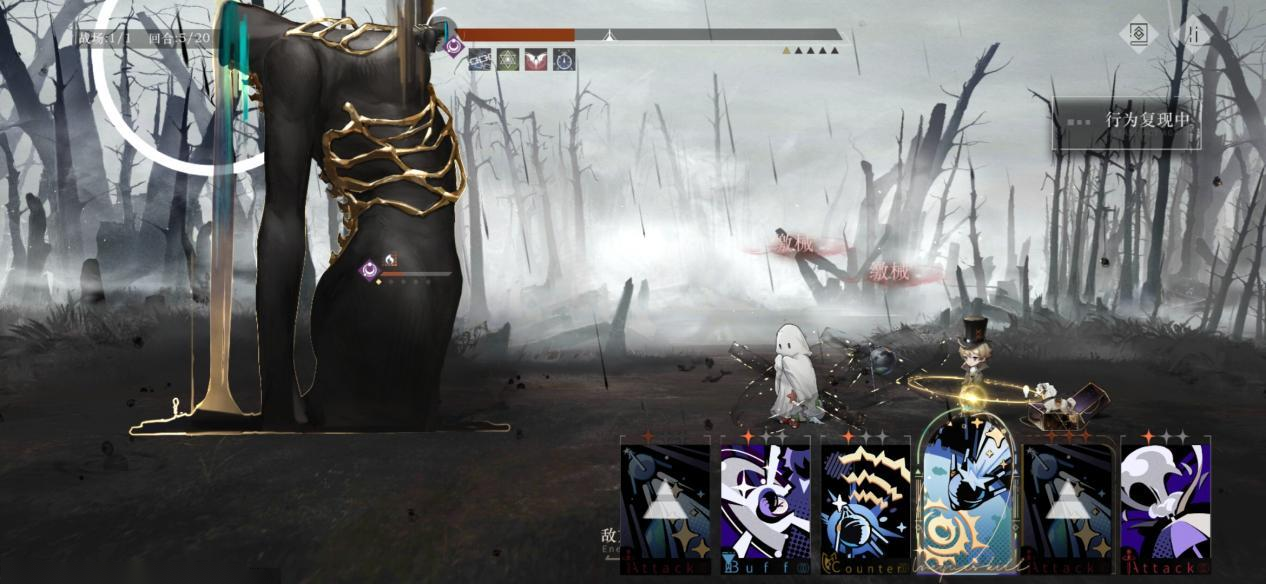
Task: Click the 行为复现中 replay status button
Action: pyautogui.click(x=1128, y=121)
